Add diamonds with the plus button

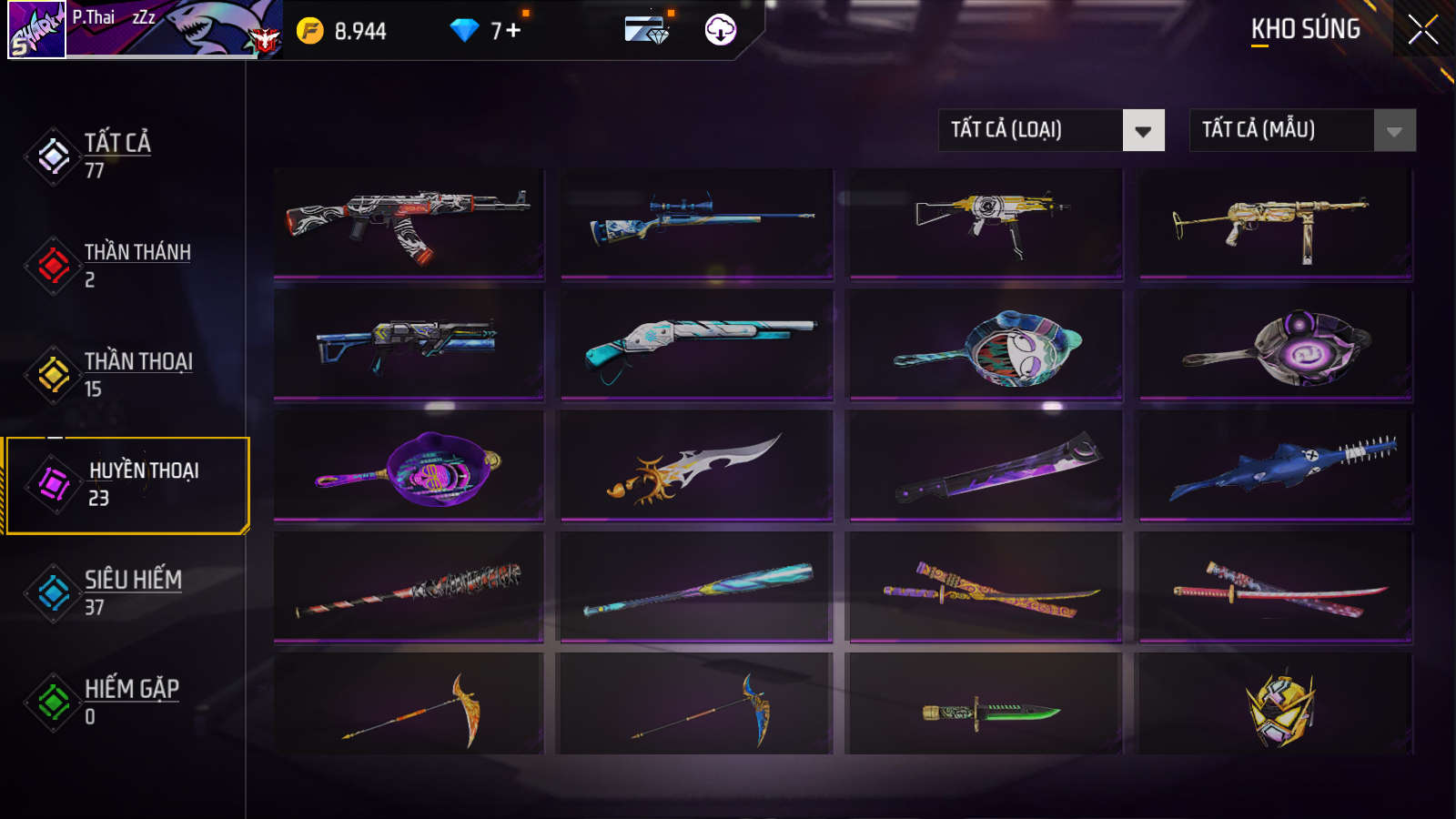pyautogui.click(x=513, y=31)
